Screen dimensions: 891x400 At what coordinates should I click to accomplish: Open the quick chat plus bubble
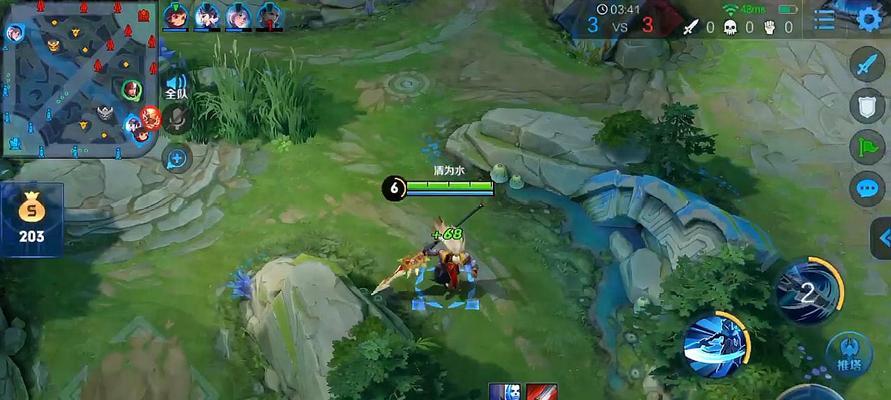tap(176, 158)
